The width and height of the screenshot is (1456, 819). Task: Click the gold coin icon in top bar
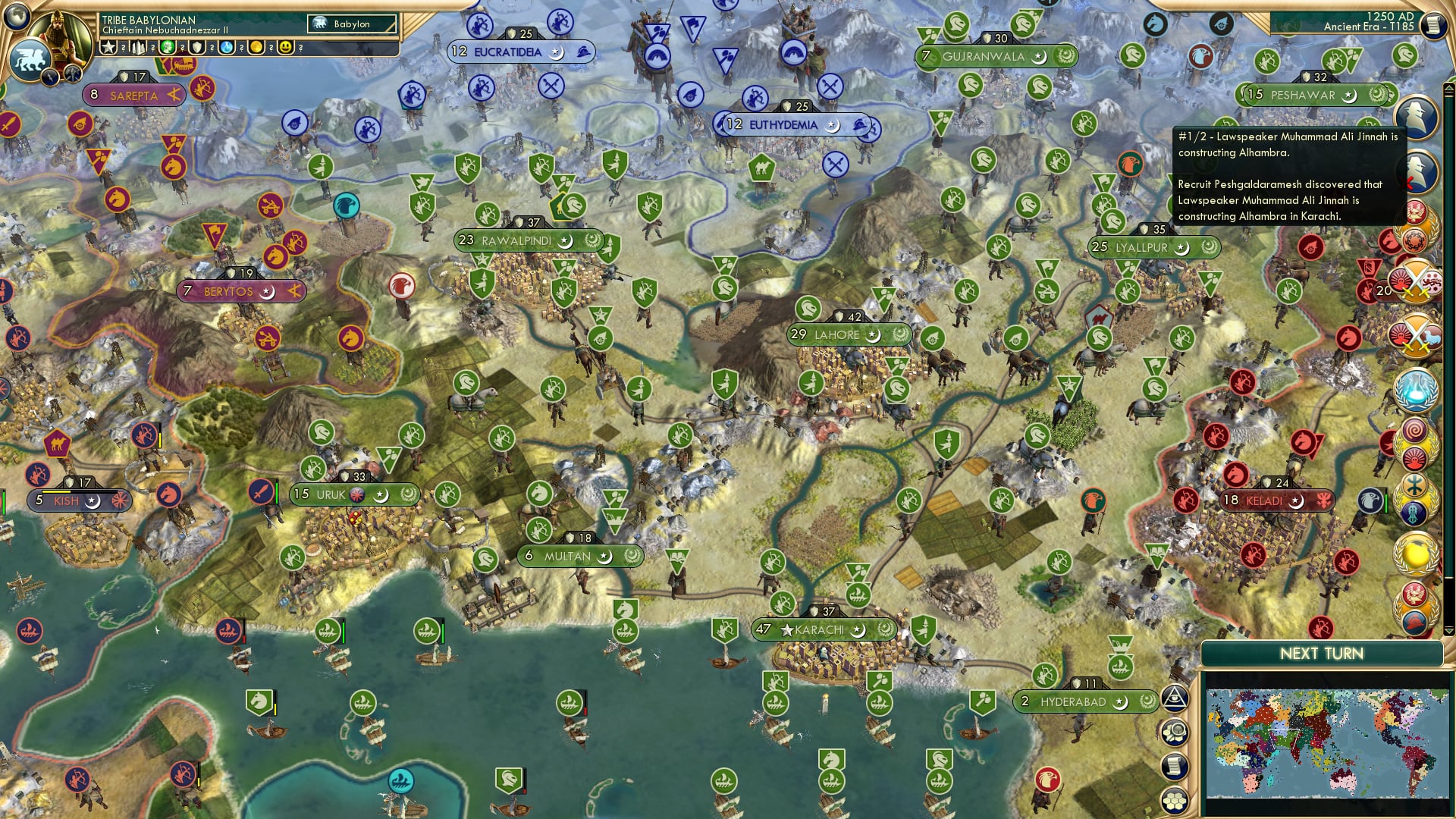tap(256, 48)
